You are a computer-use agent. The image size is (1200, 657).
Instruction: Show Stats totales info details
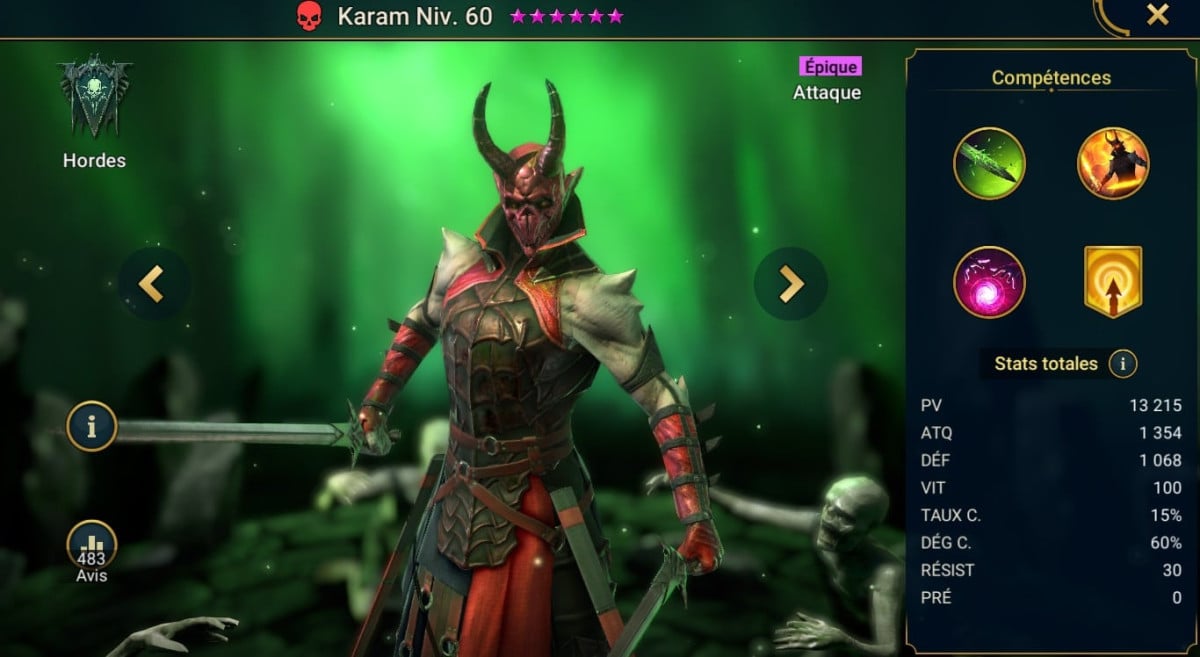coord(1122,364)
